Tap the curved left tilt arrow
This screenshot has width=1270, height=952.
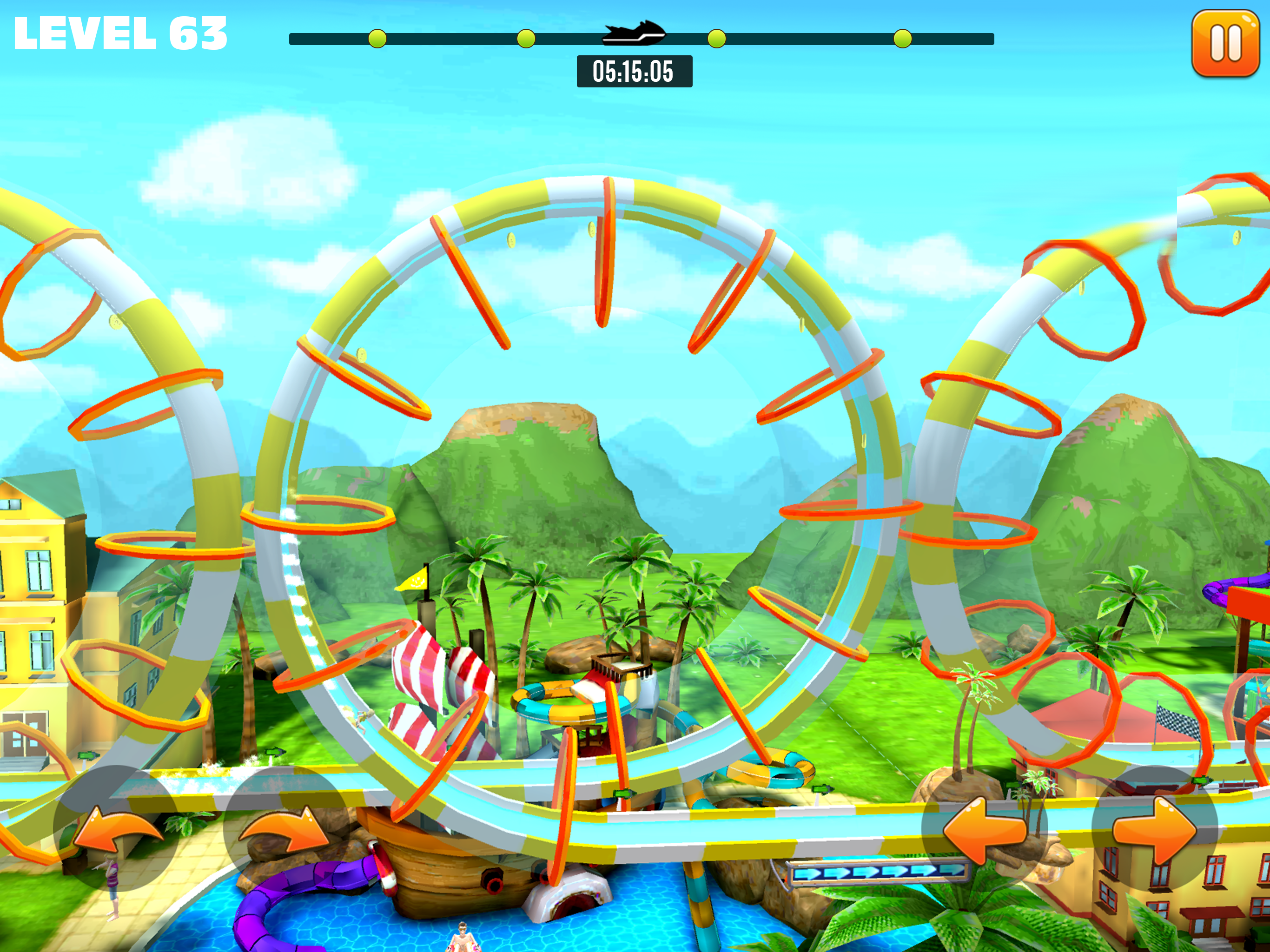[x=117, y=829]
